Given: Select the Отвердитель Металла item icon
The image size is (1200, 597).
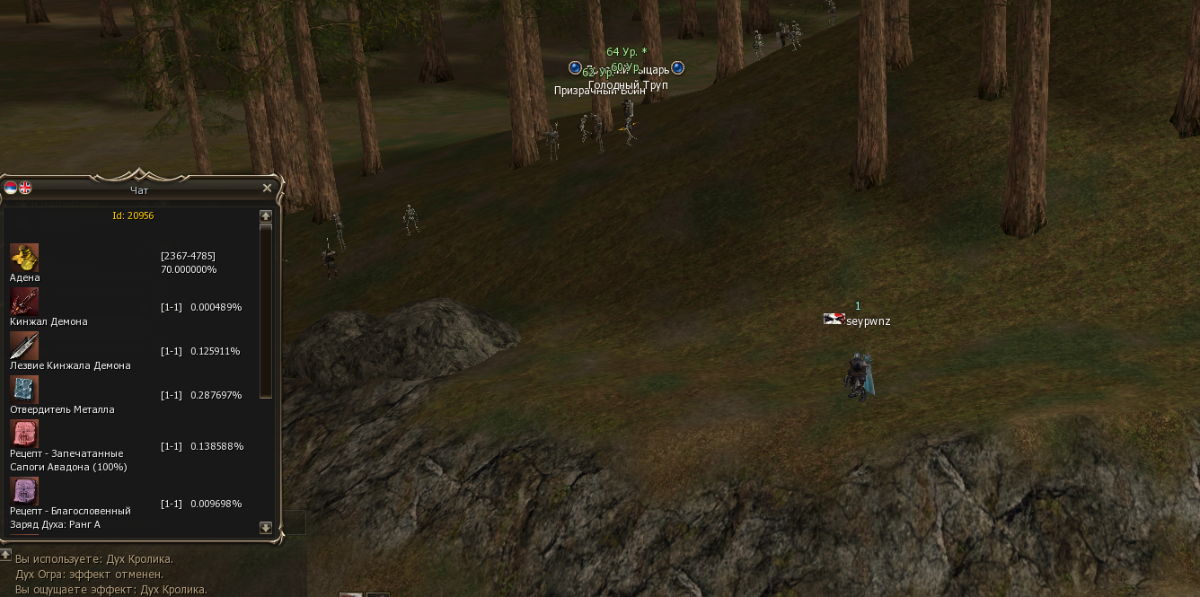Looking at the screenshot, I should coord(24,389).
